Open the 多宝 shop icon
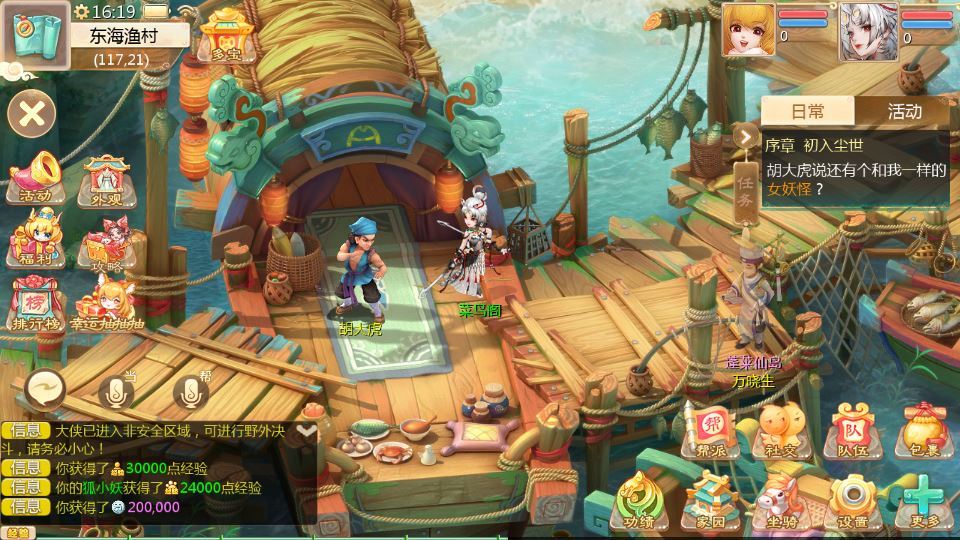 (223, 37)
